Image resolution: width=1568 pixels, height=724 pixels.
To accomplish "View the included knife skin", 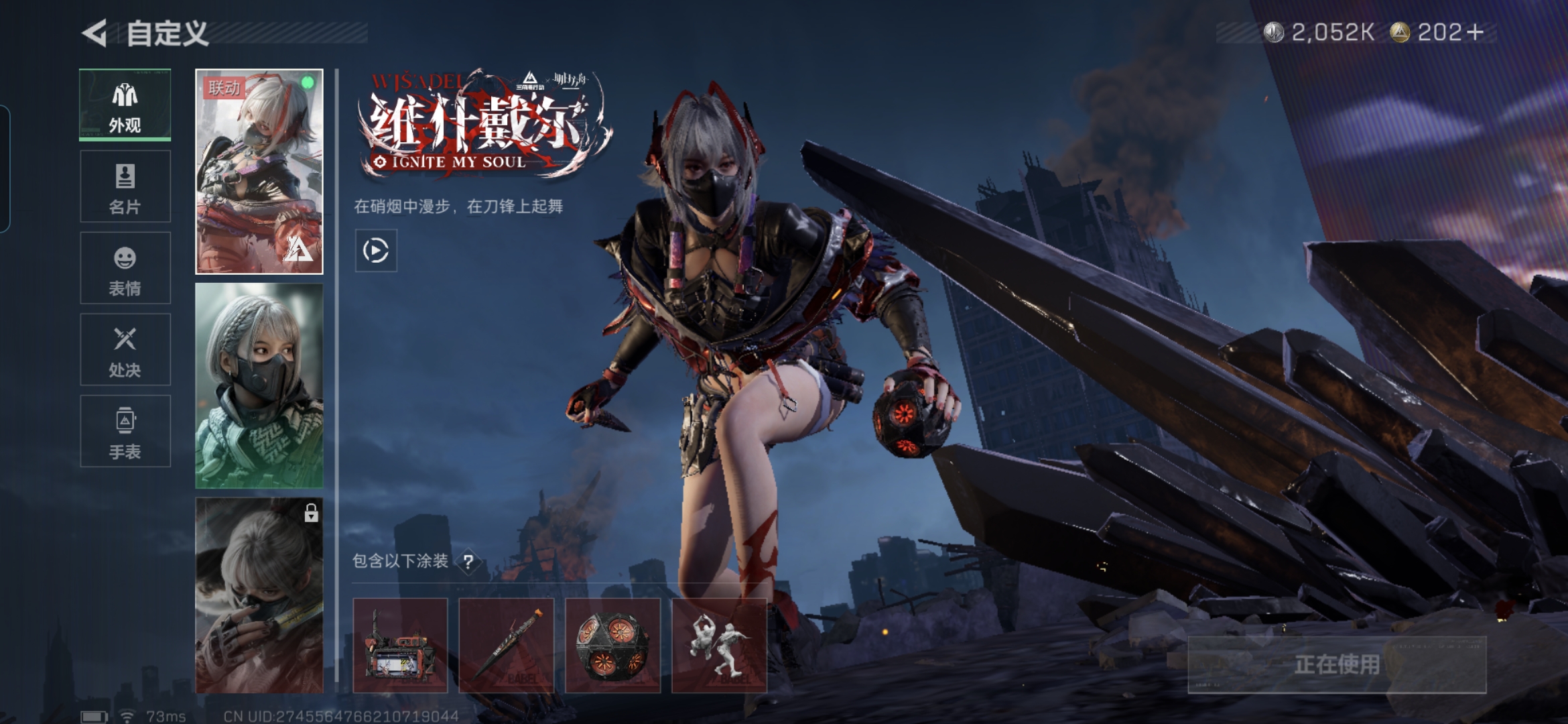I will [x=506, y=645].
